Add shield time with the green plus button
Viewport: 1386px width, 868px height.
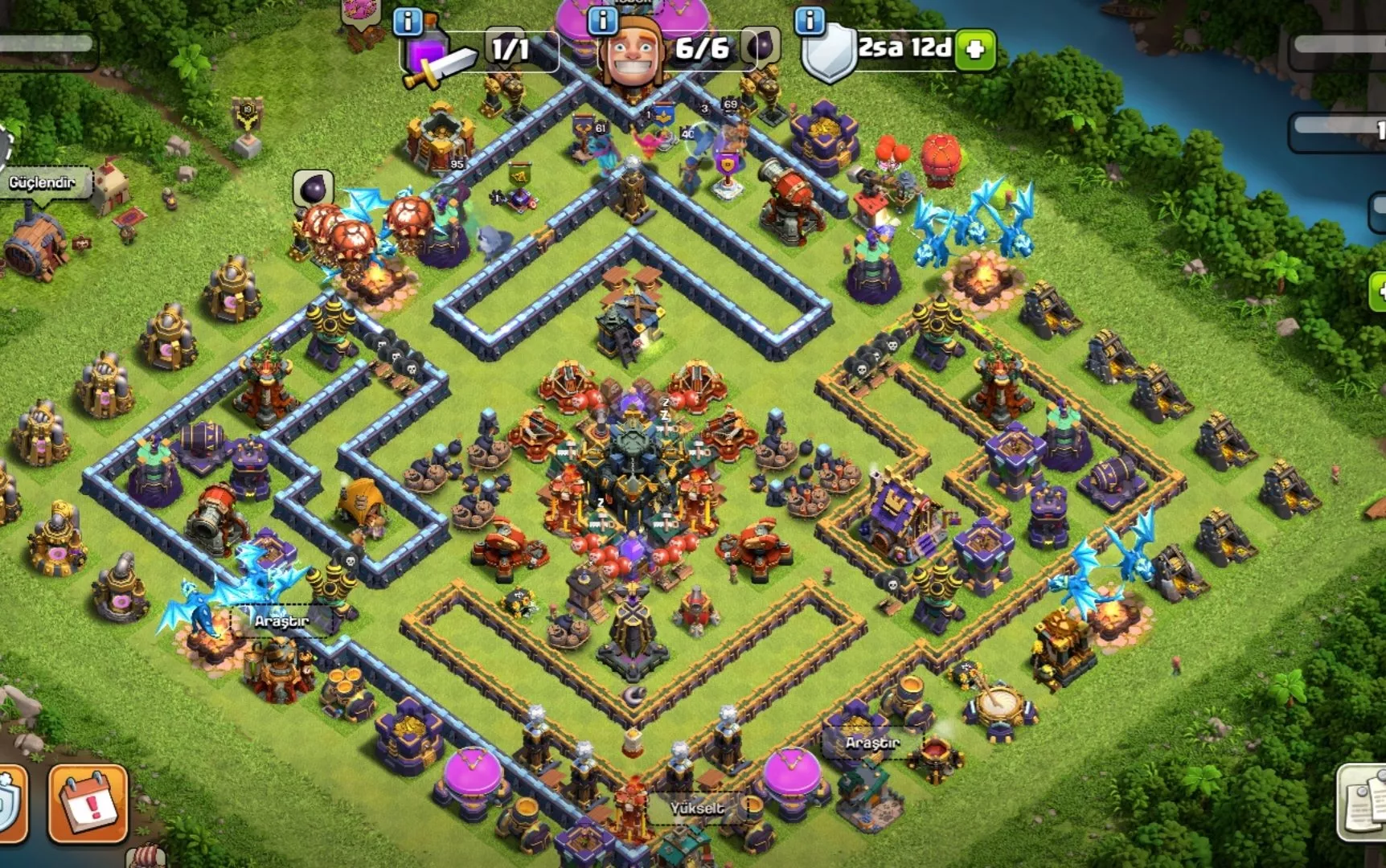coord(975,49)
